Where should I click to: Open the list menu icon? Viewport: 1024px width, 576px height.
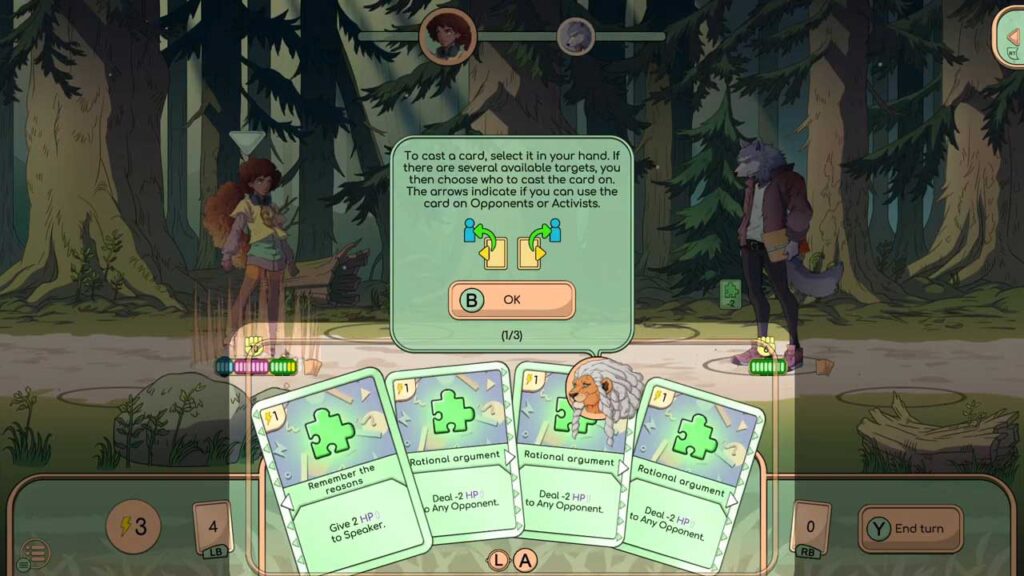pos(33,552)
